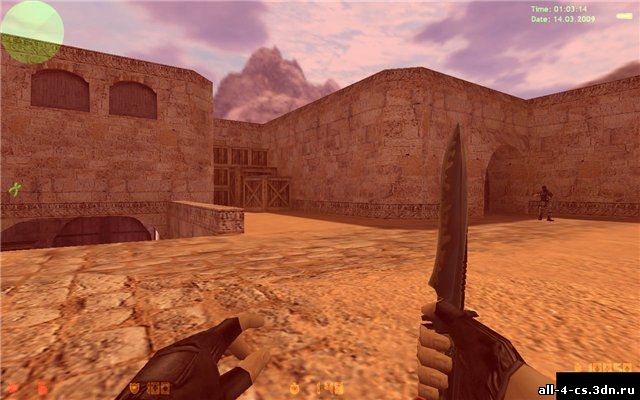Click the armor shield icon
This screenshot has width=640, height=400.
point(133,388)
